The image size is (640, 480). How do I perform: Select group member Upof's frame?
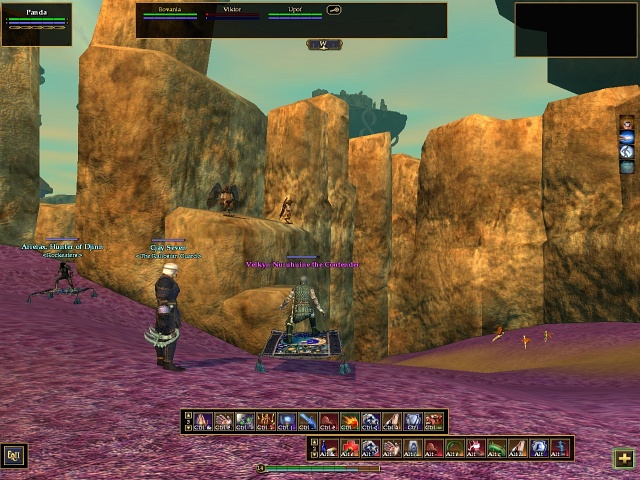(295, 13)
